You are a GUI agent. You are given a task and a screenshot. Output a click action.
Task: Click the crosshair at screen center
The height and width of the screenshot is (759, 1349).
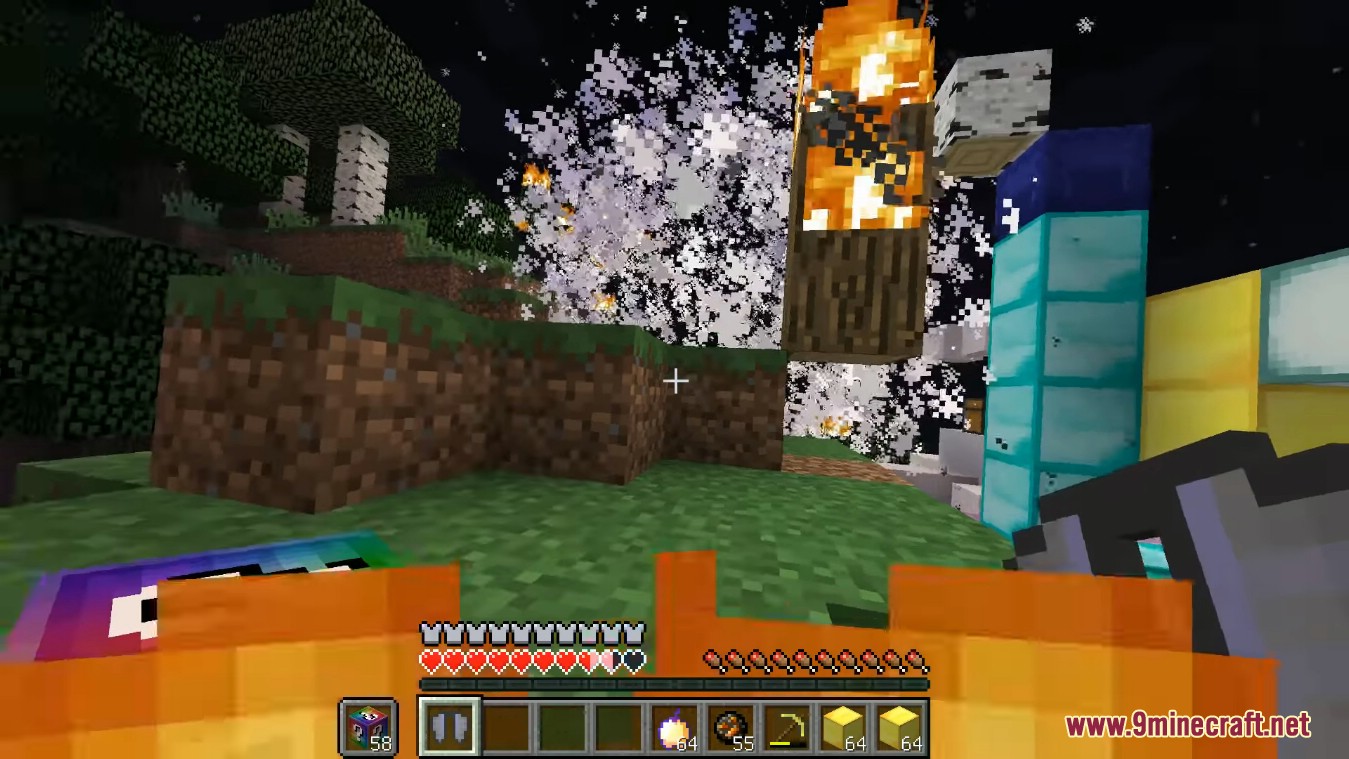676,380
